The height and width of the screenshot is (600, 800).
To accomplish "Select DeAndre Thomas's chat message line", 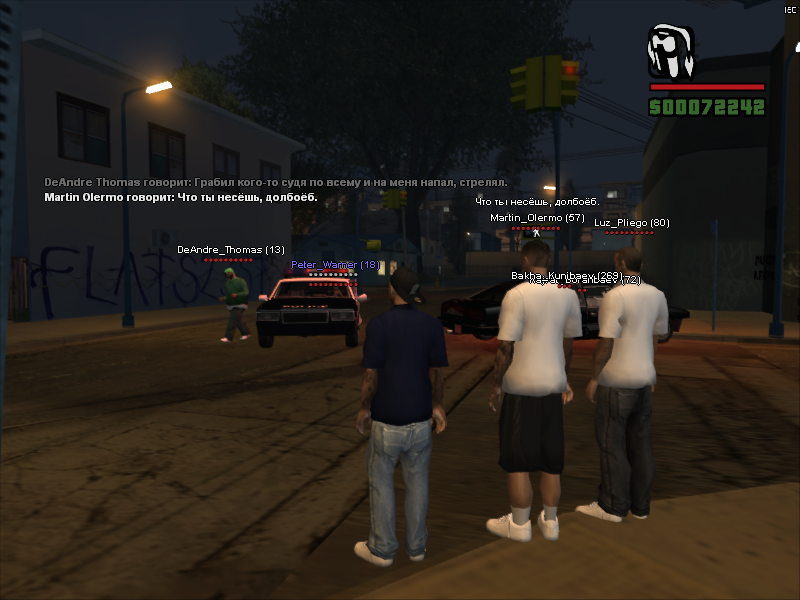I will 276,183.
